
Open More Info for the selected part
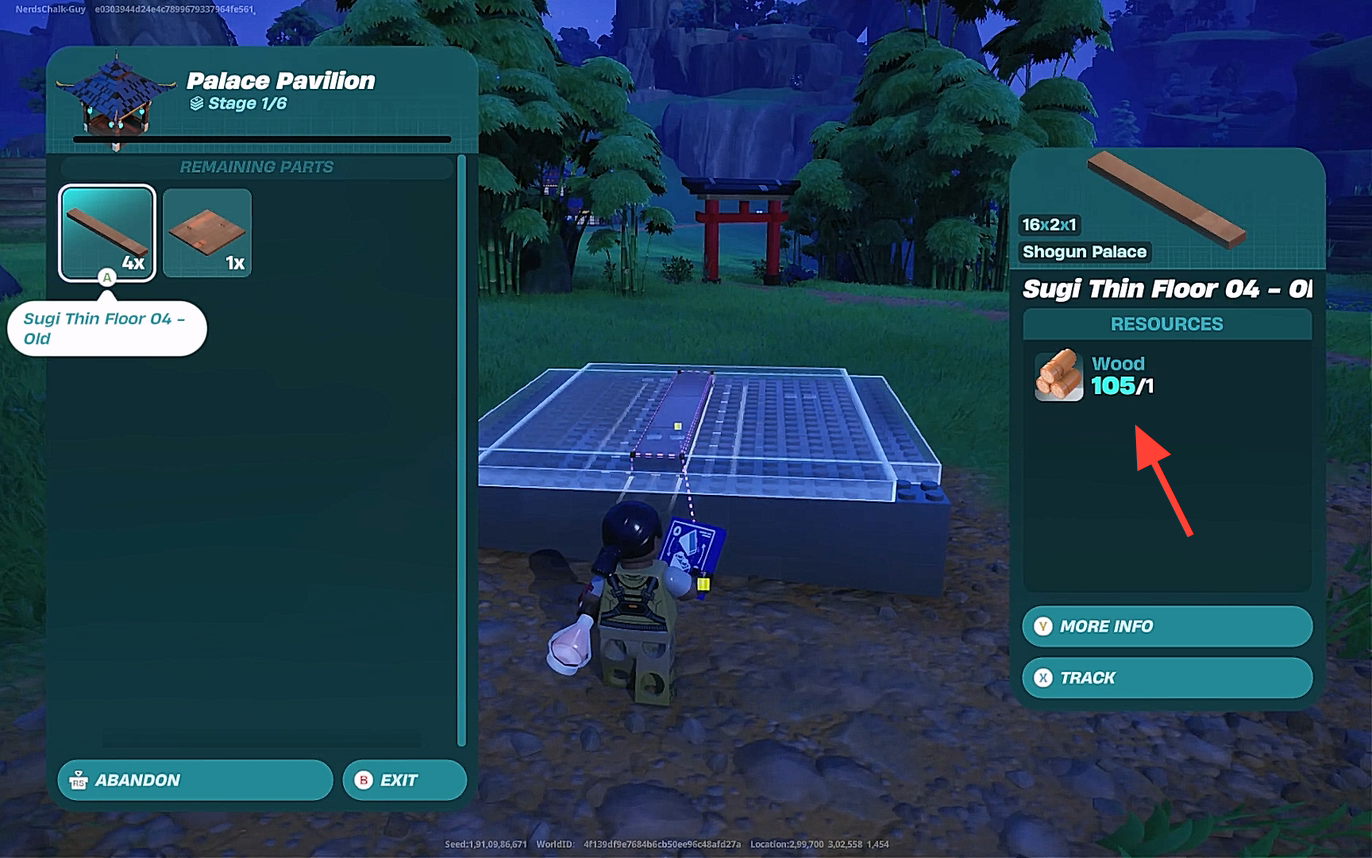coord(1166,626)
